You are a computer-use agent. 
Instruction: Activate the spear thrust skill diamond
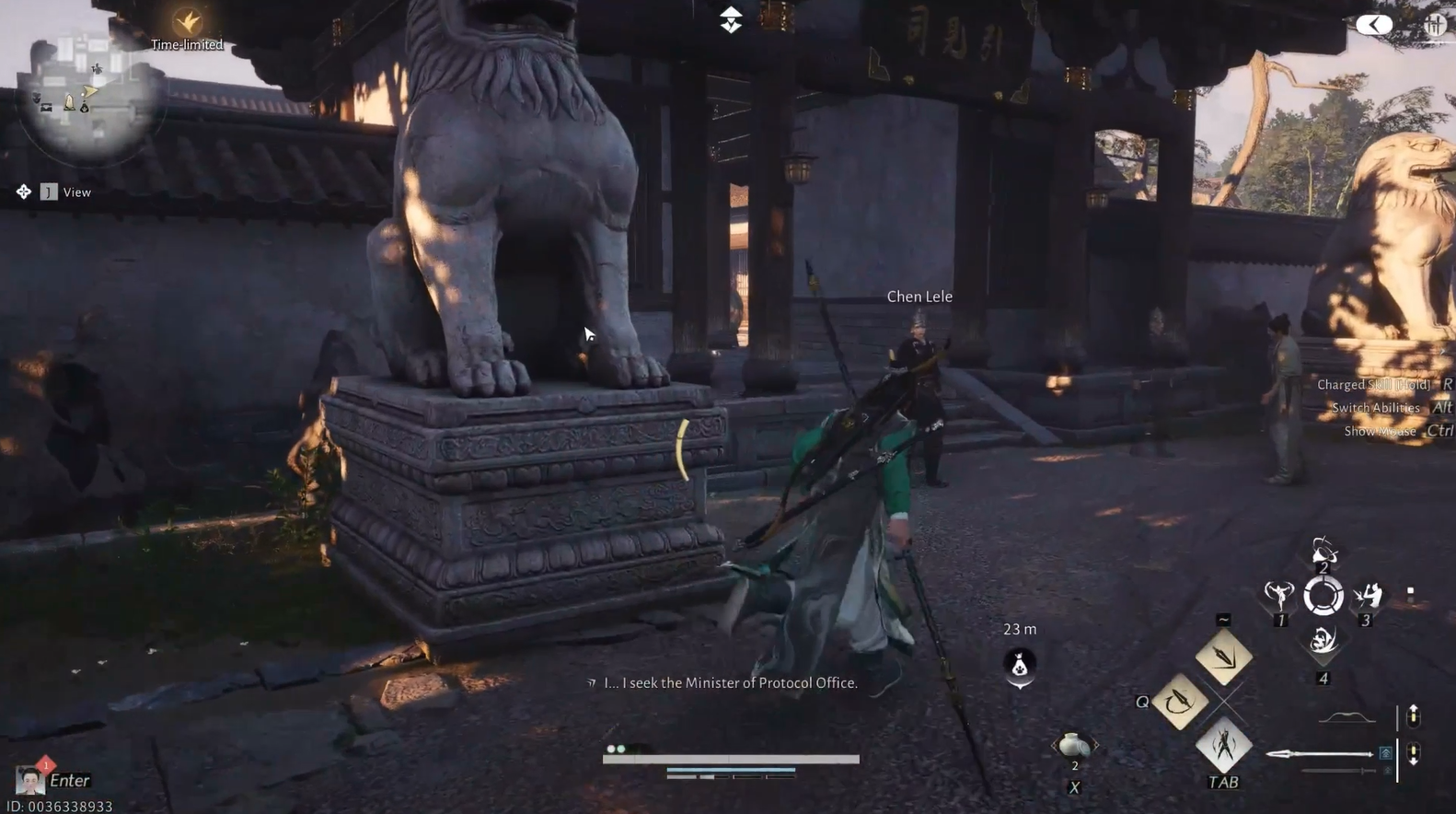[1223, 657]
